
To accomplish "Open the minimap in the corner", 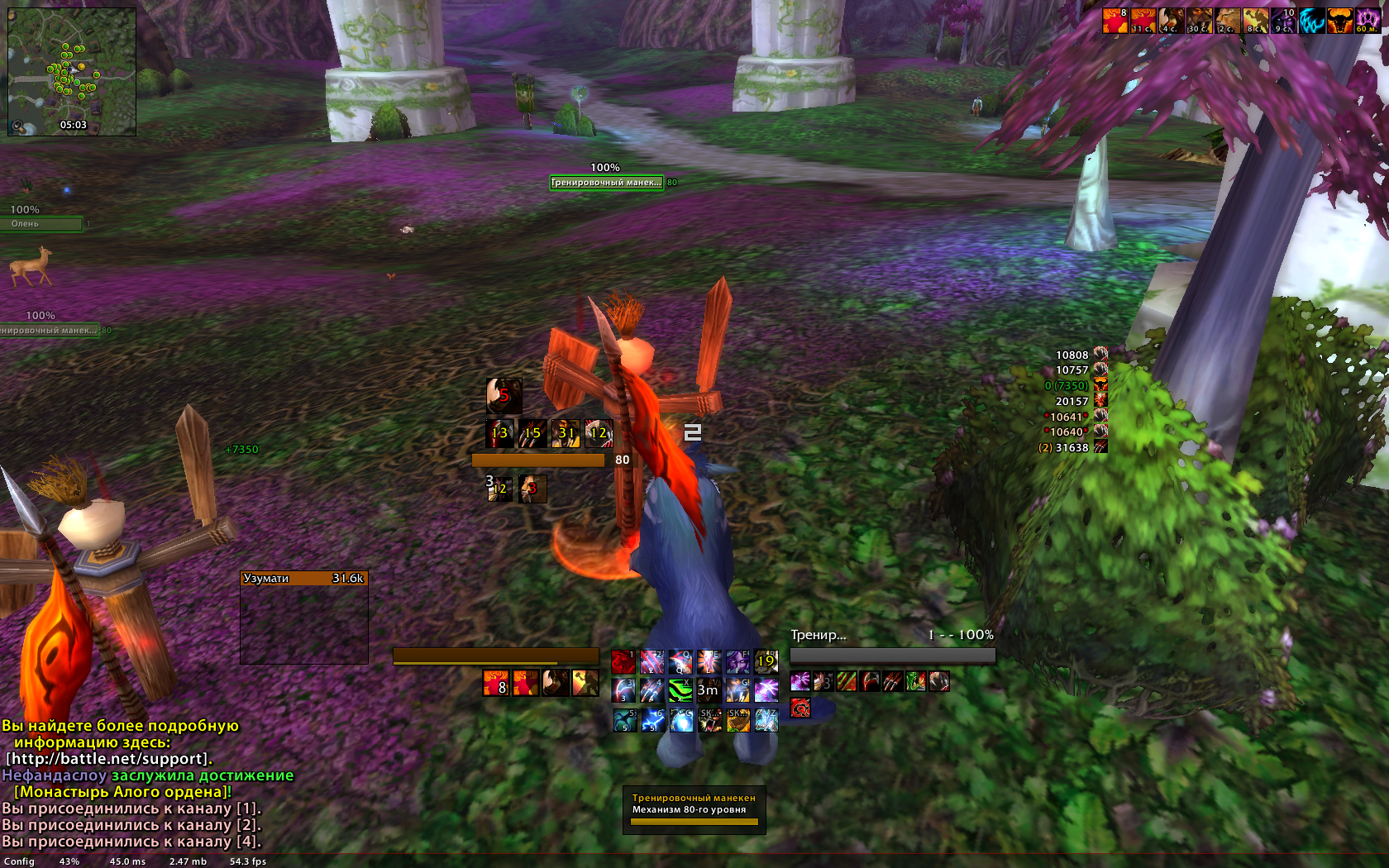I will (71, 71).
